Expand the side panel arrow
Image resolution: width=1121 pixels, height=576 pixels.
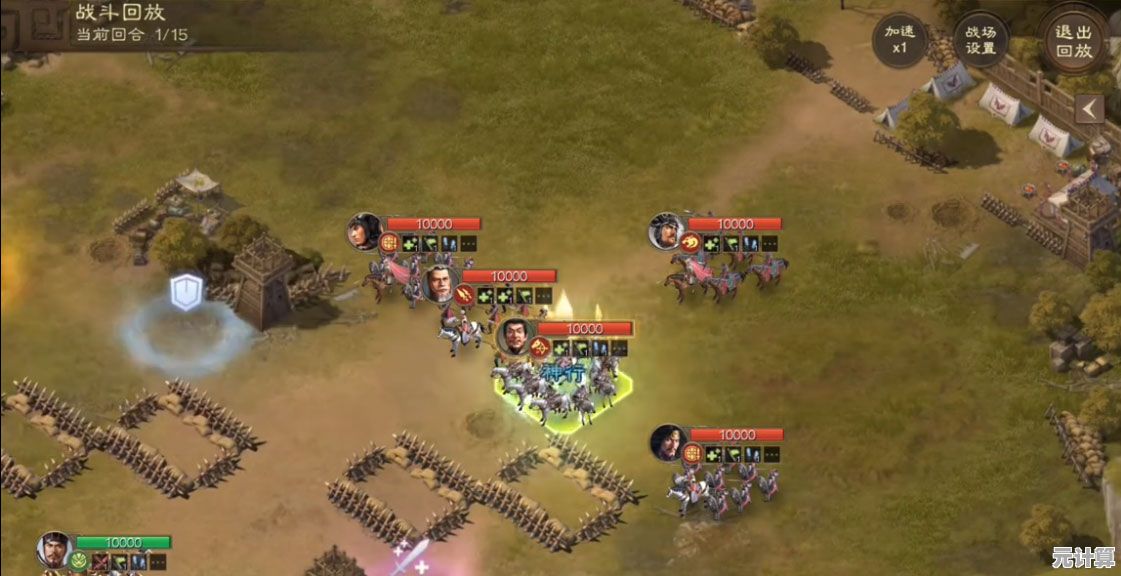pyautogui.click(x=1089, y=108)
